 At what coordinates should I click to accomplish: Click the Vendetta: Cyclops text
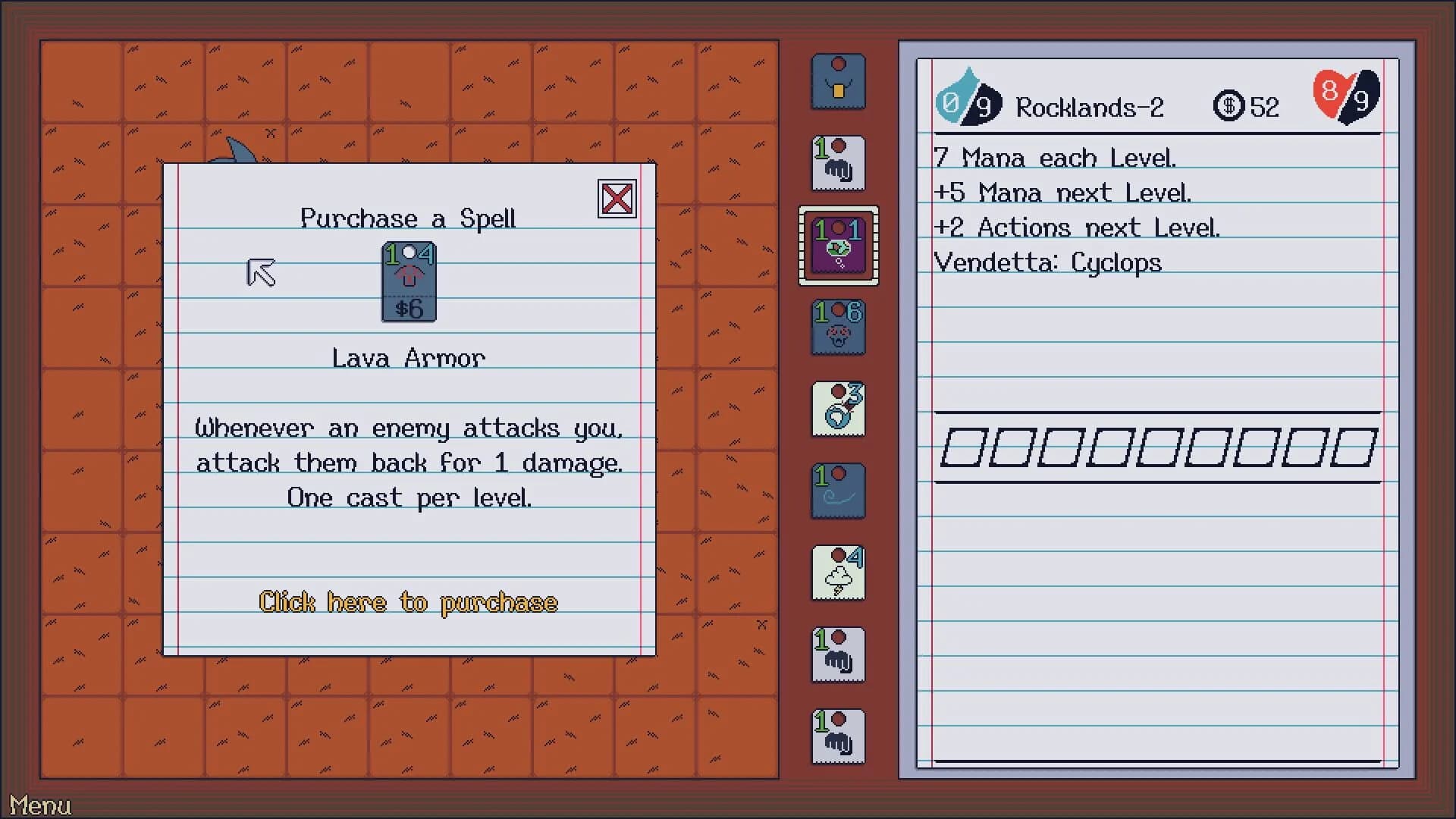coord(1048,262)
